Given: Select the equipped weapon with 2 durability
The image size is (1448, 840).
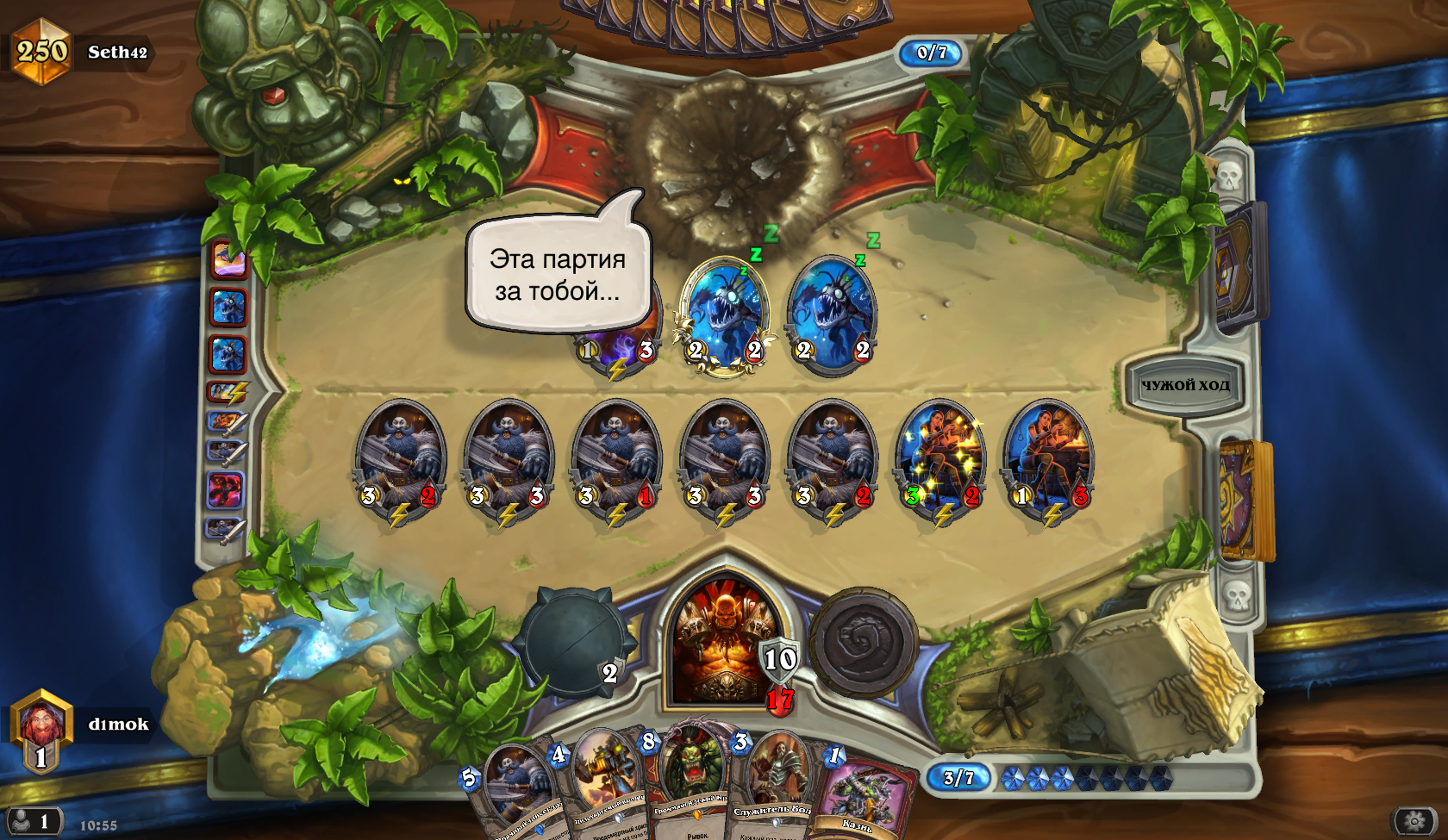Looking at the screenshot, I should 572,642.
